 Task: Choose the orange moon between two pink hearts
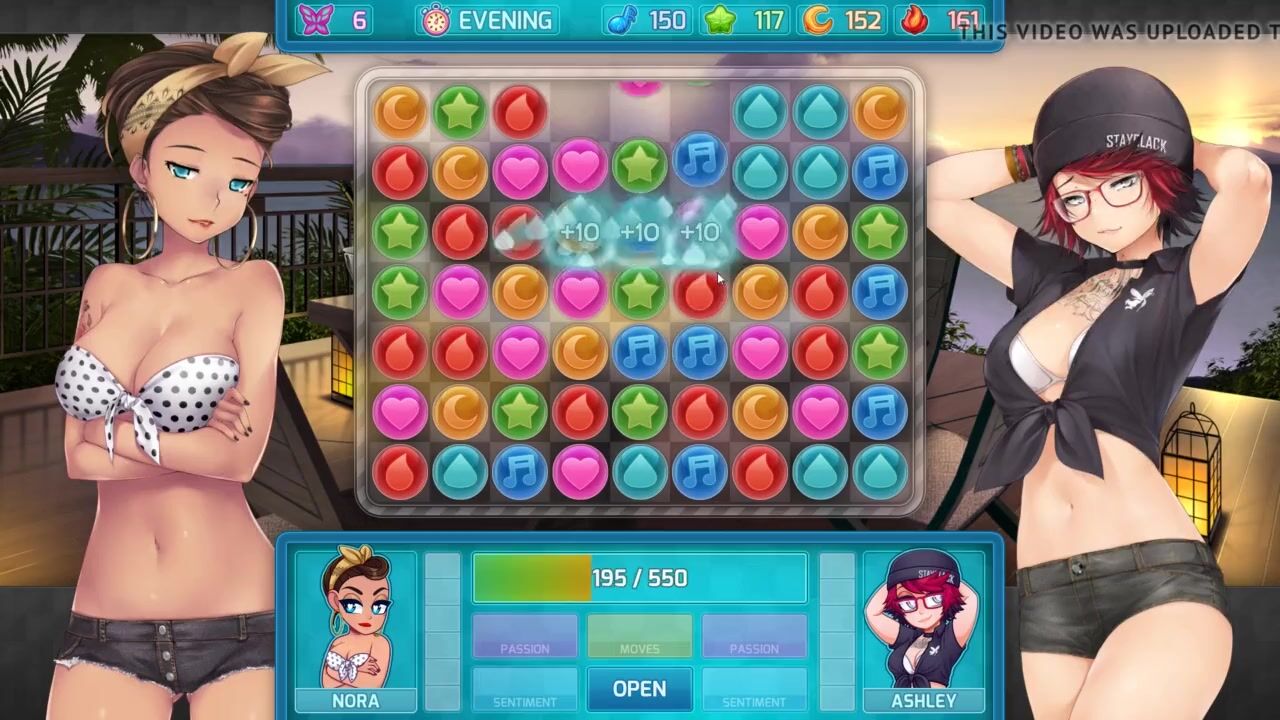tap(519, 291)
